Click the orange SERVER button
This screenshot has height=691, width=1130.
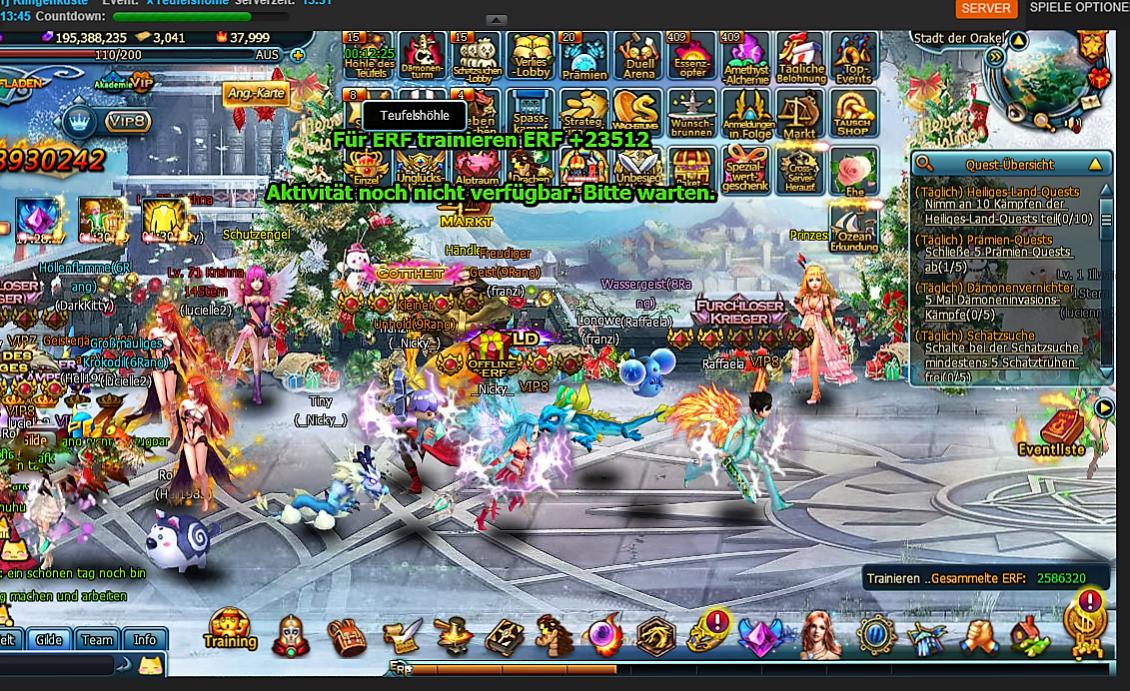click(x=986, y=8)
